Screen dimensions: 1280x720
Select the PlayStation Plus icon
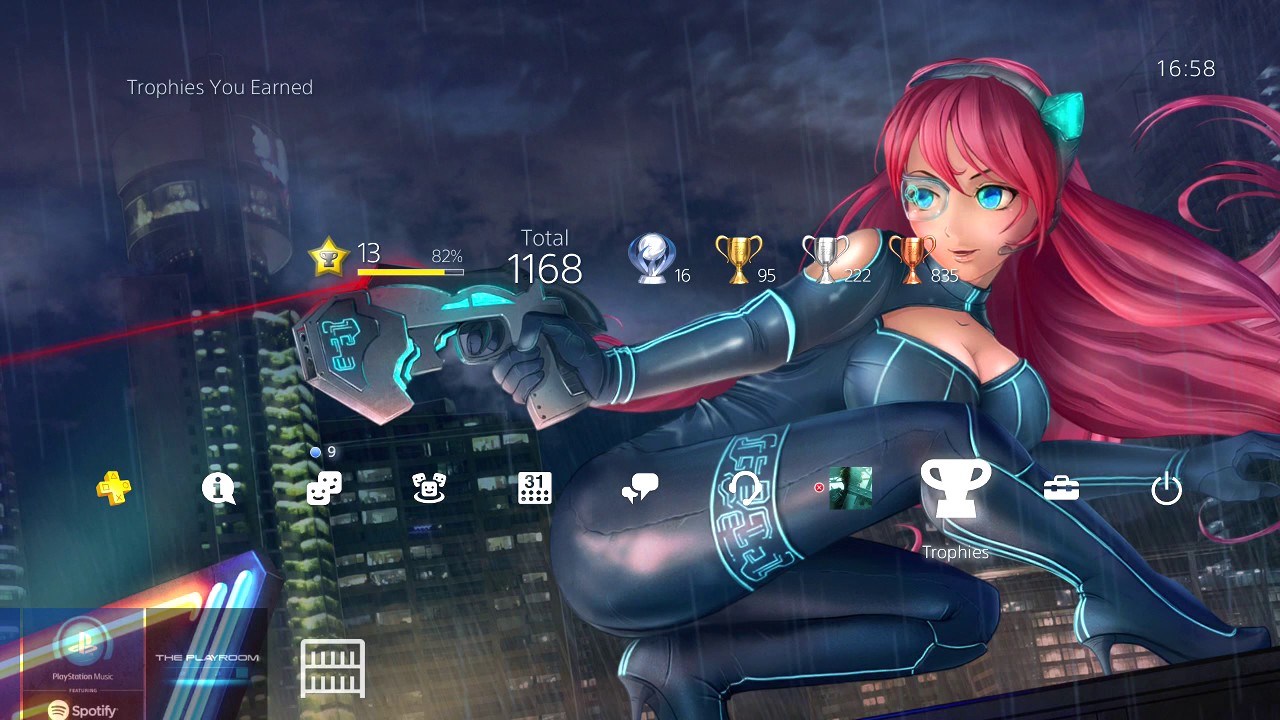pyautogui.click(x=113, y=489)
